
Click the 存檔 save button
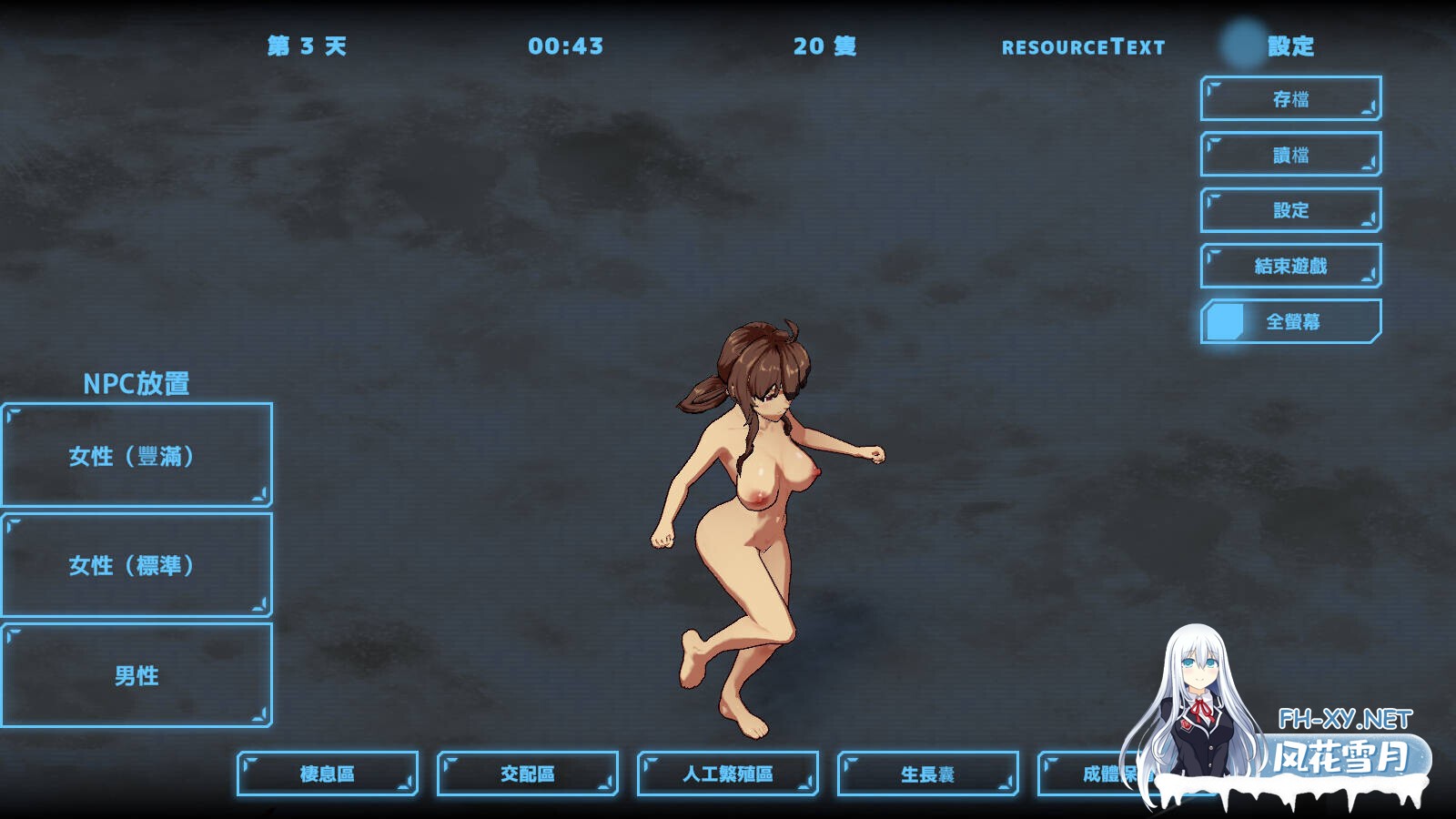click(x=1290, y=99)
